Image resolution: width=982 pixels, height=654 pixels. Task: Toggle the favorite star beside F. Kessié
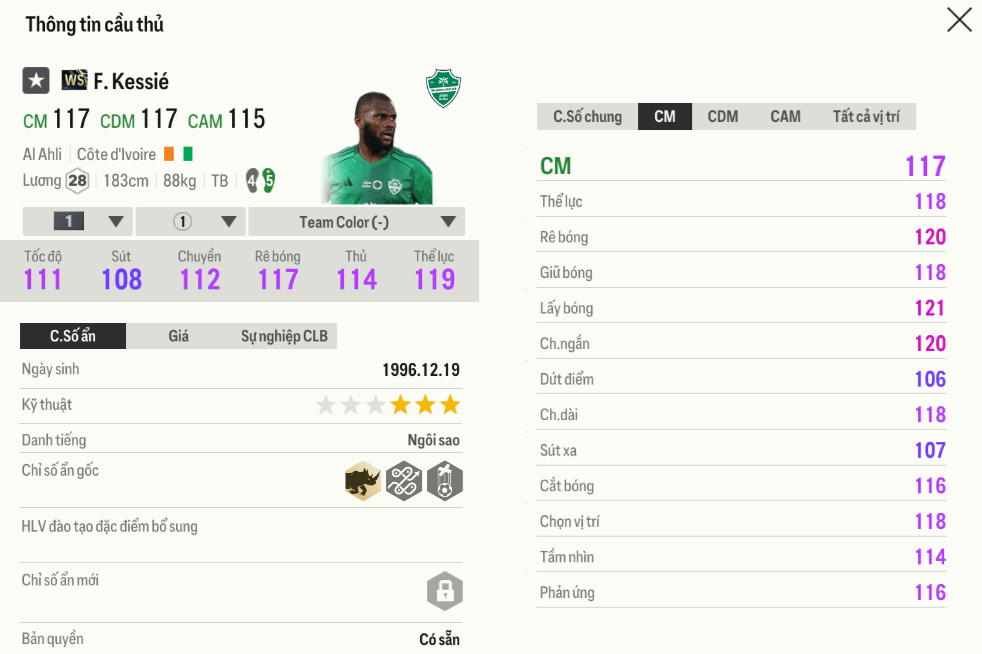tap(36, 81)
